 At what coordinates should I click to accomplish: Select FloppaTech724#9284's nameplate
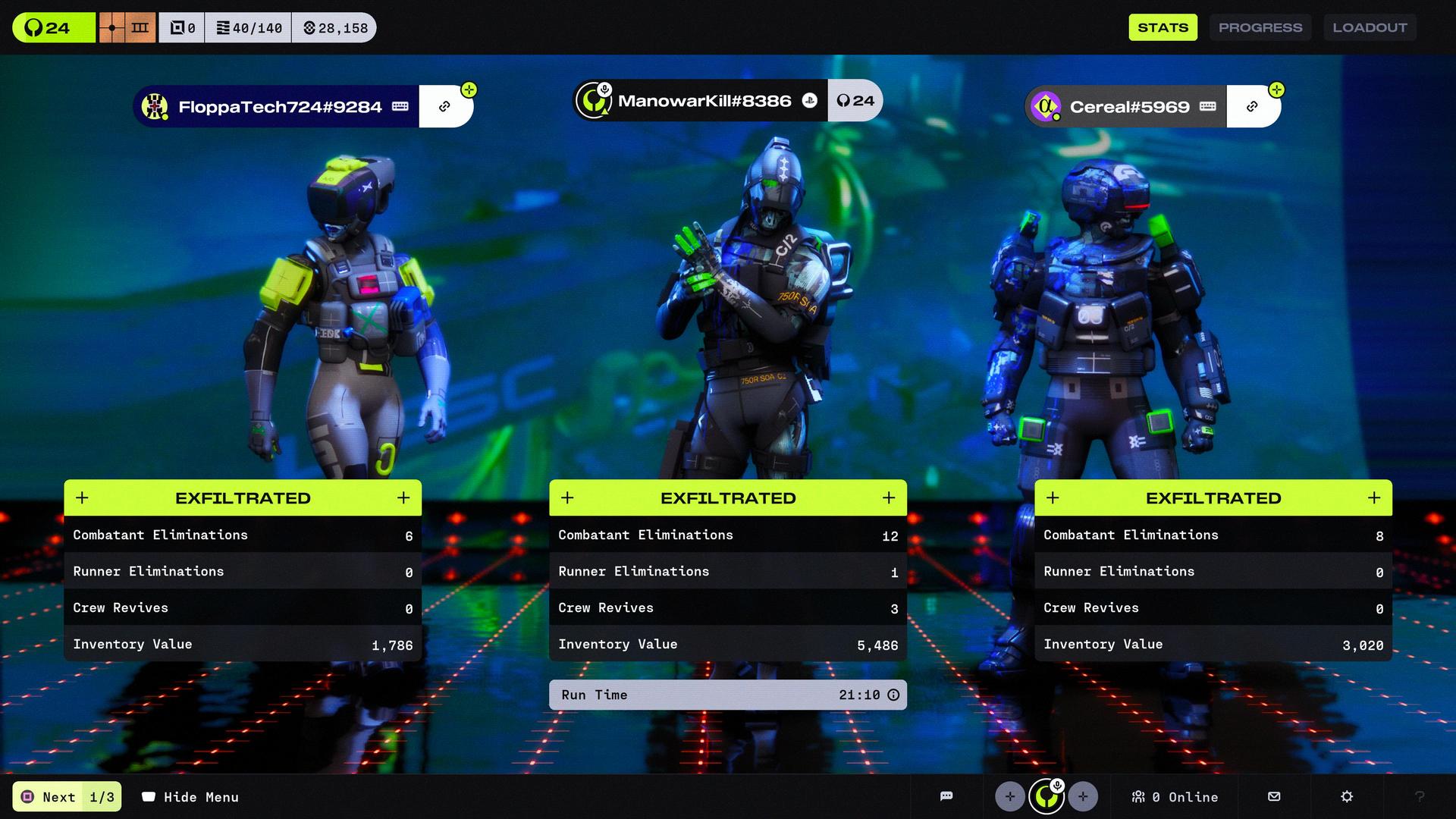278,107
